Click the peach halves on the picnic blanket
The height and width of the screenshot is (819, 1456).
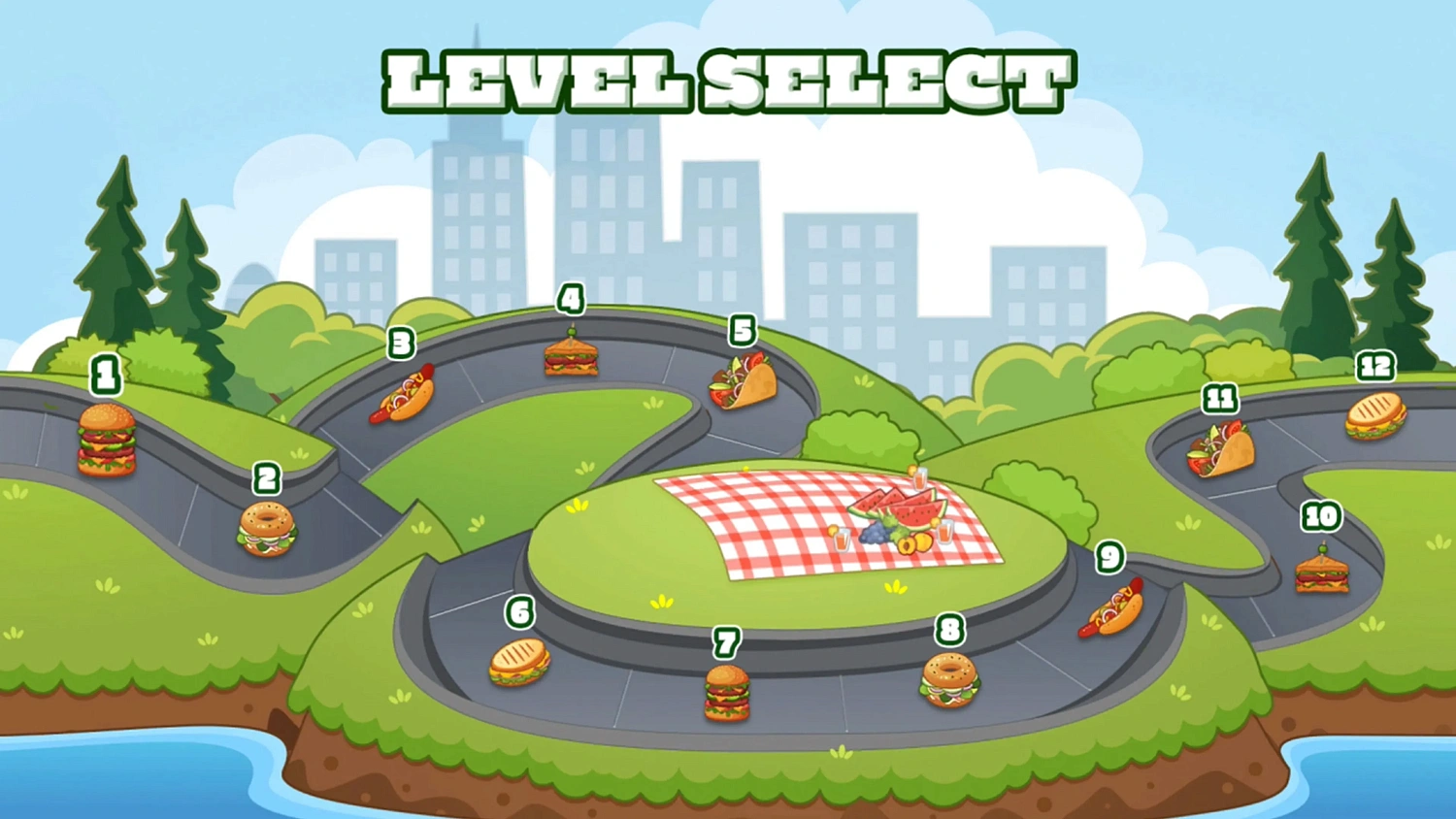pos(915,545)
